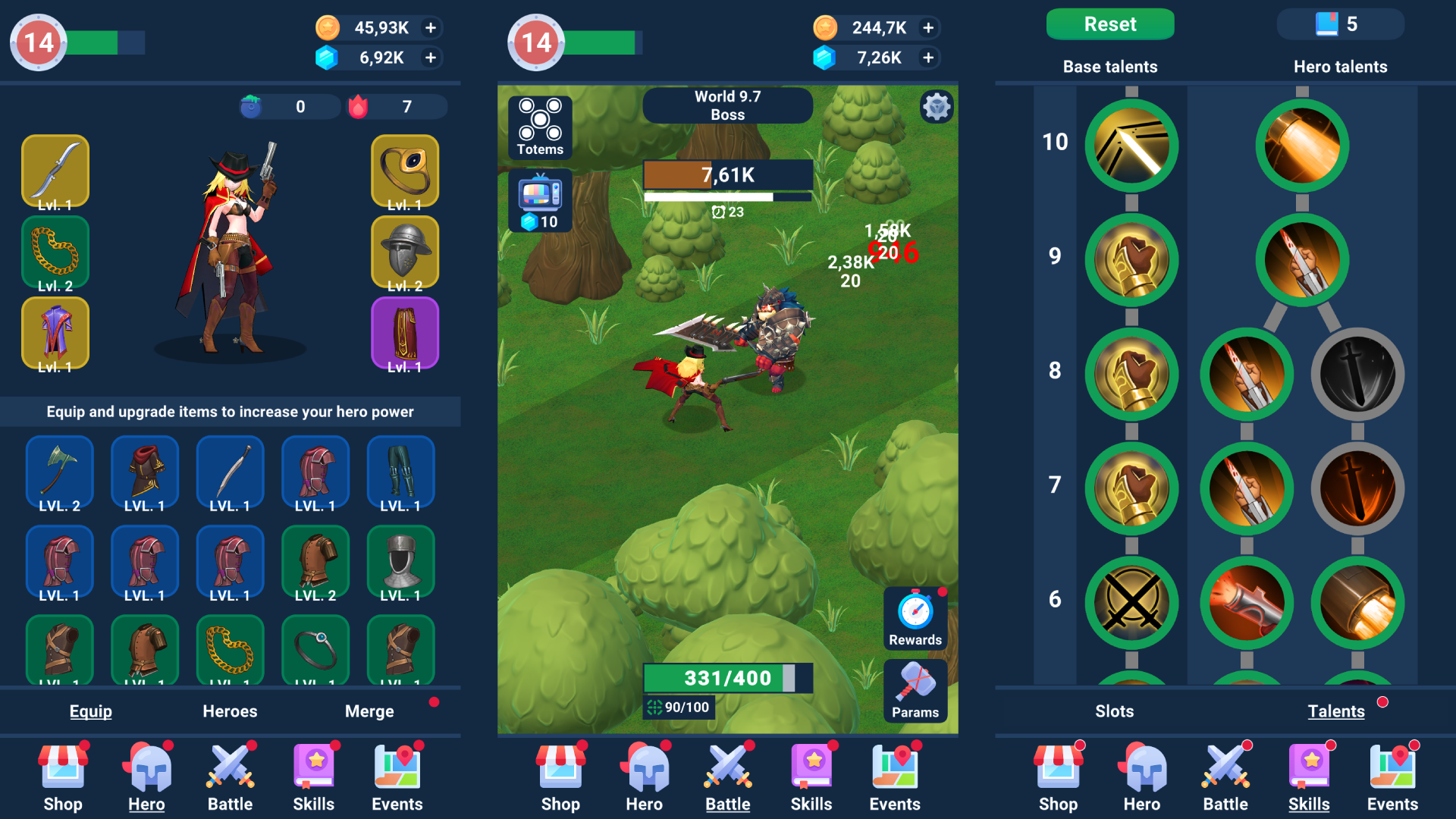Open battle settings via the gear icon
Screen dimensions: 1456x819
click(938, 107)
